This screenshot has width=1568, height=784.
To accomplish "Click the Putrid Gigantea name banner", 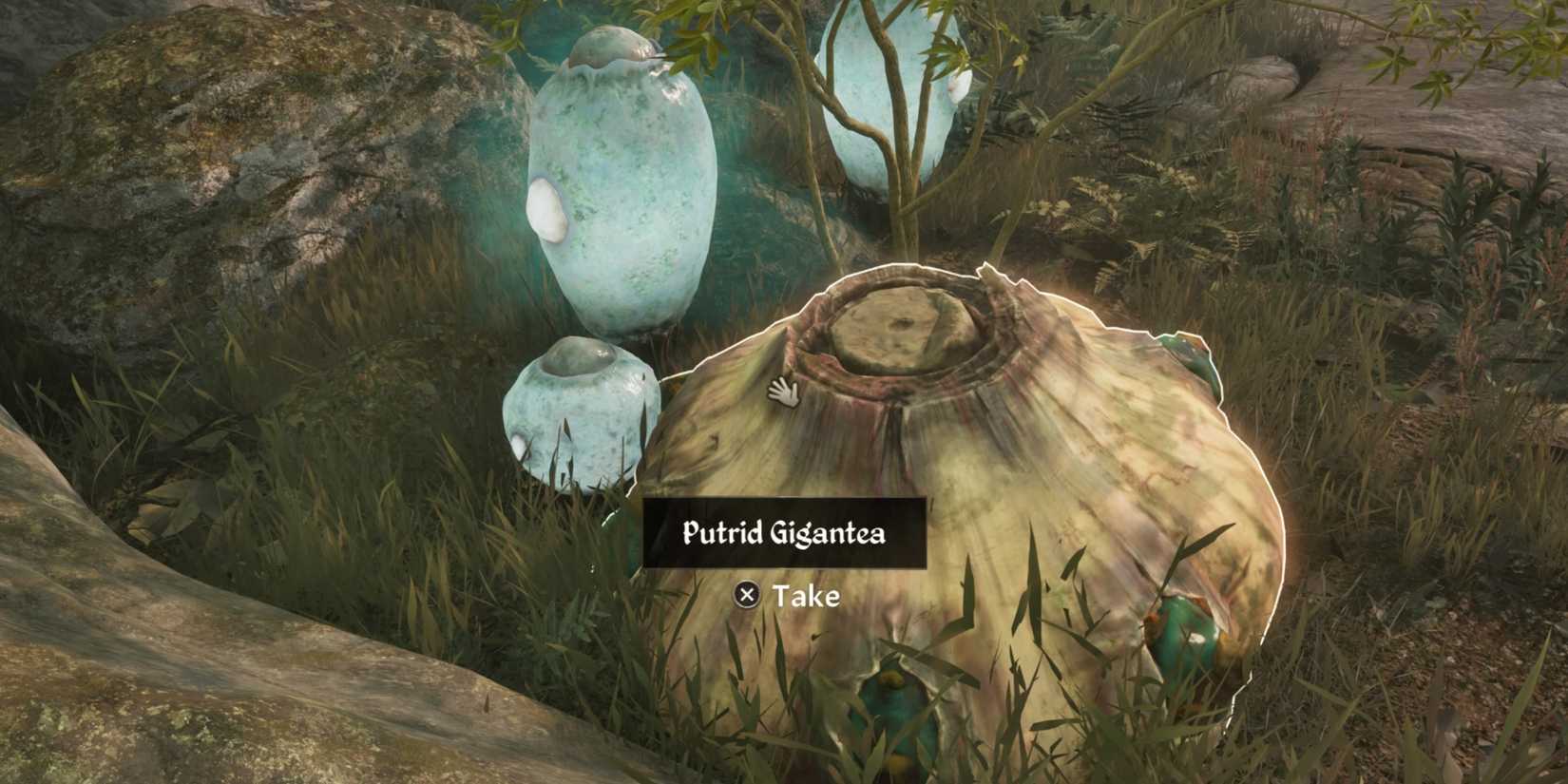I will click(785, 533).
